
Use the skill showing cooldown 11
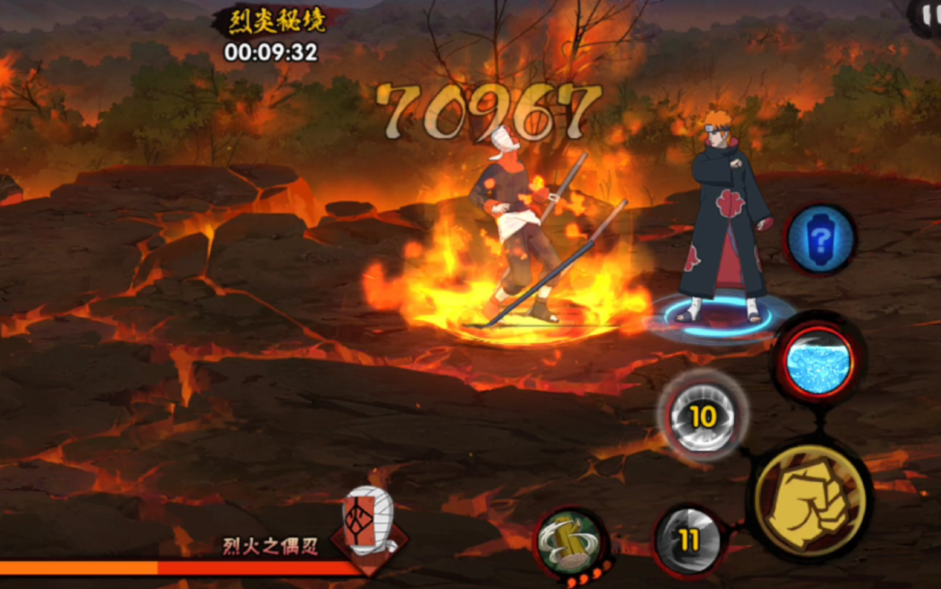[x=688, y=542]
